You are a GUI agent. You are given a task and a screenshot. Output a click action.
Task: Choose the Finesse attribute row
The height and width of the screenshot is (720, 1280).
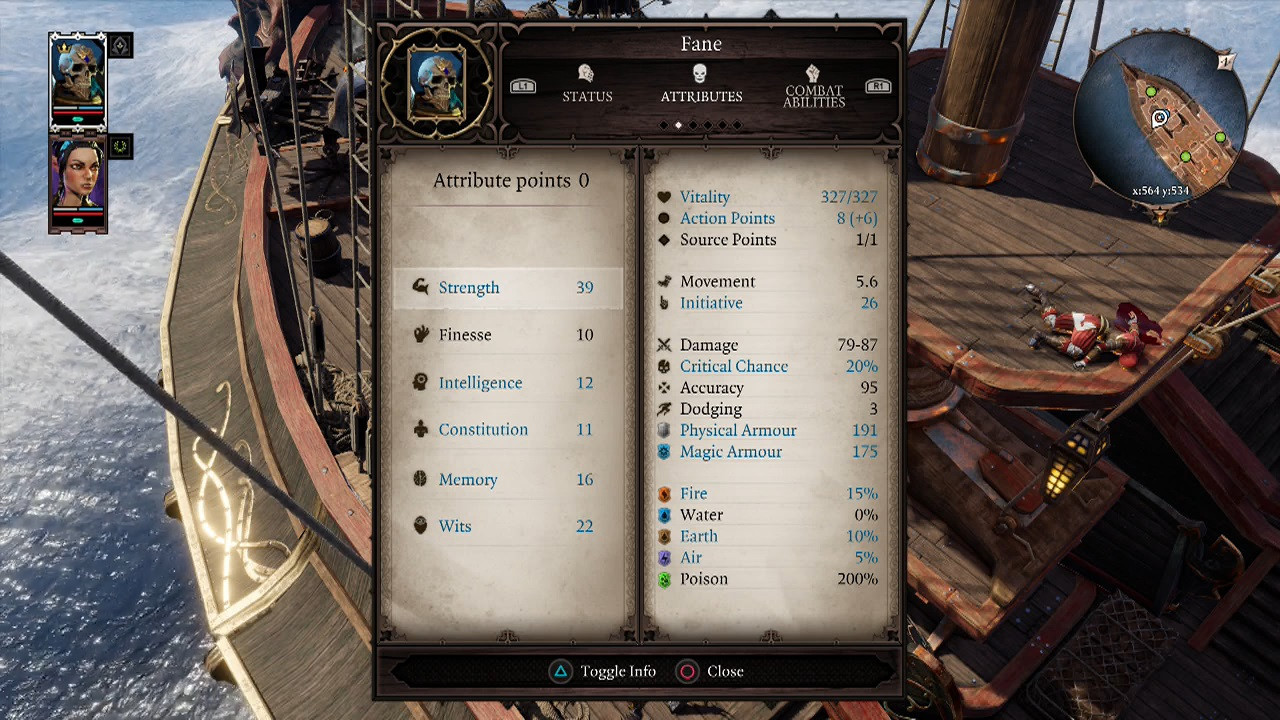pos(508,335)
